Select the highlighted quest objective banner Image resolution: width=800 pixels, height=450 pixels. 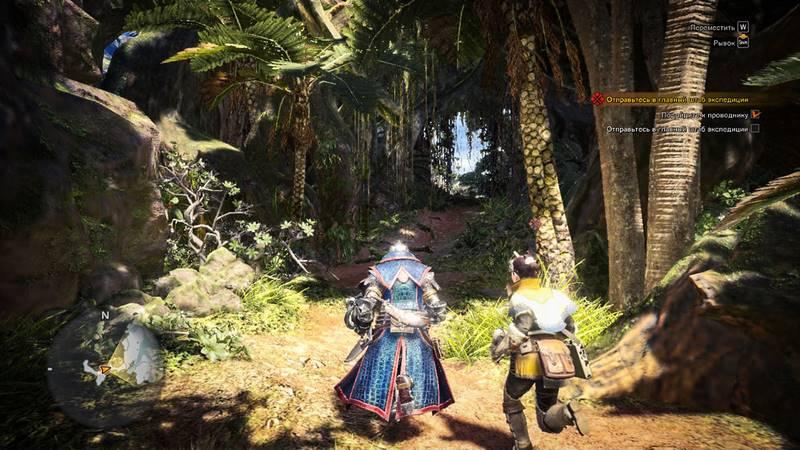click(x=680, y=99)
